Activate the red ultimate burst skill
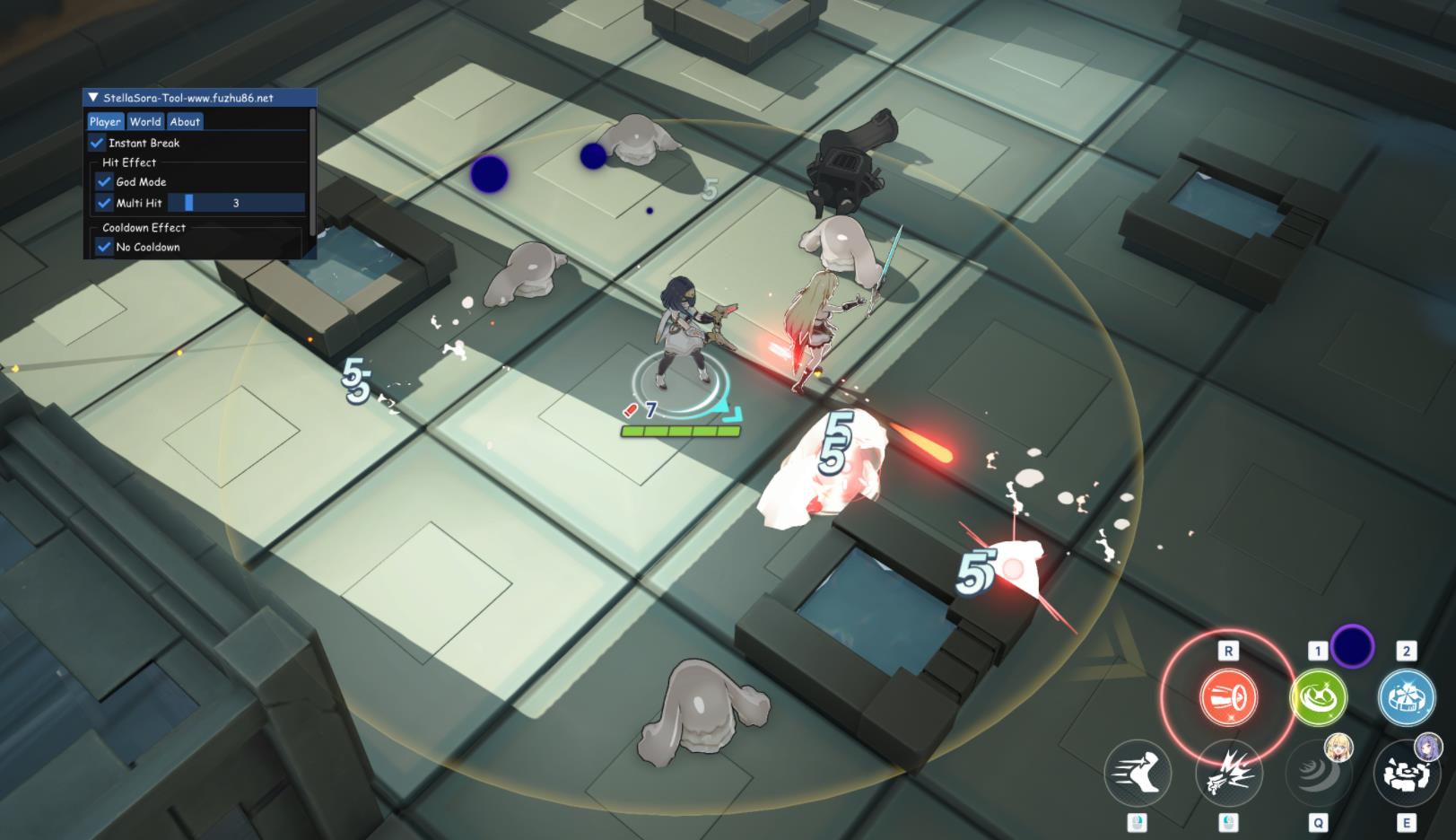 1228,696
